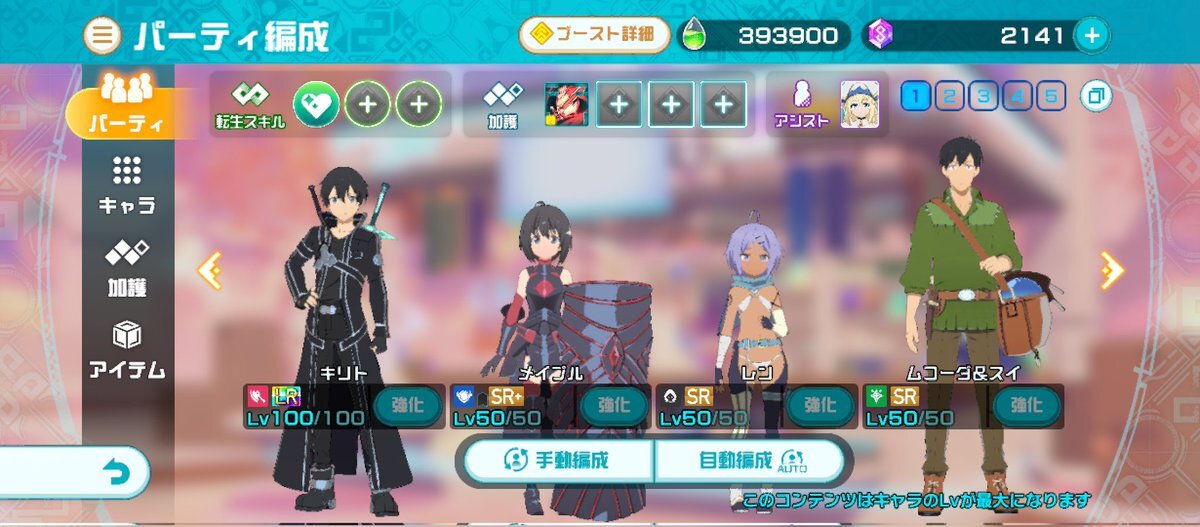
Task: Show next party with right arrow
Action: (x=1112, y=270)
